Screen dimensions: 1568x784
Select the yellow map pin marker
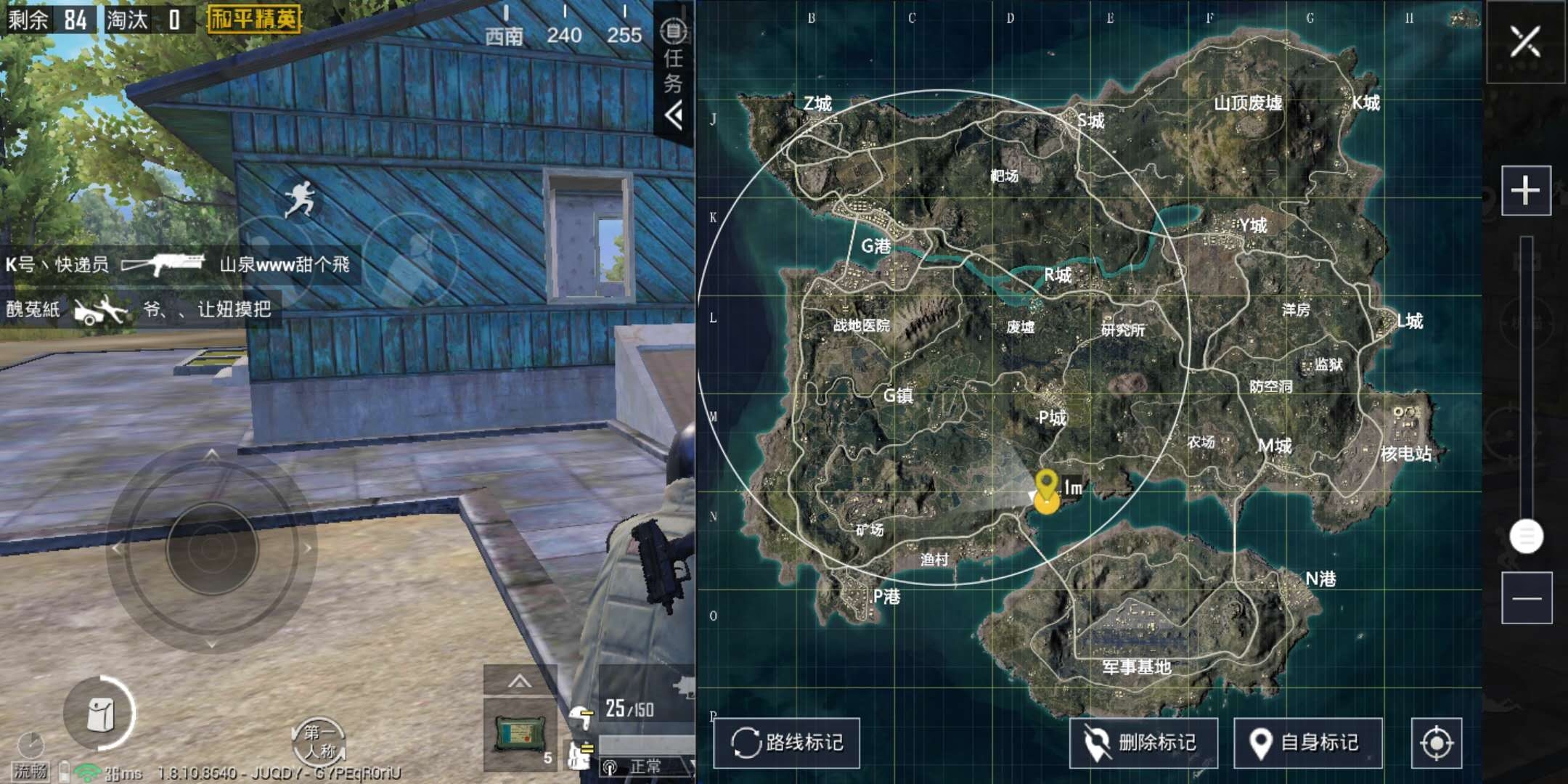coord(1046,483)
